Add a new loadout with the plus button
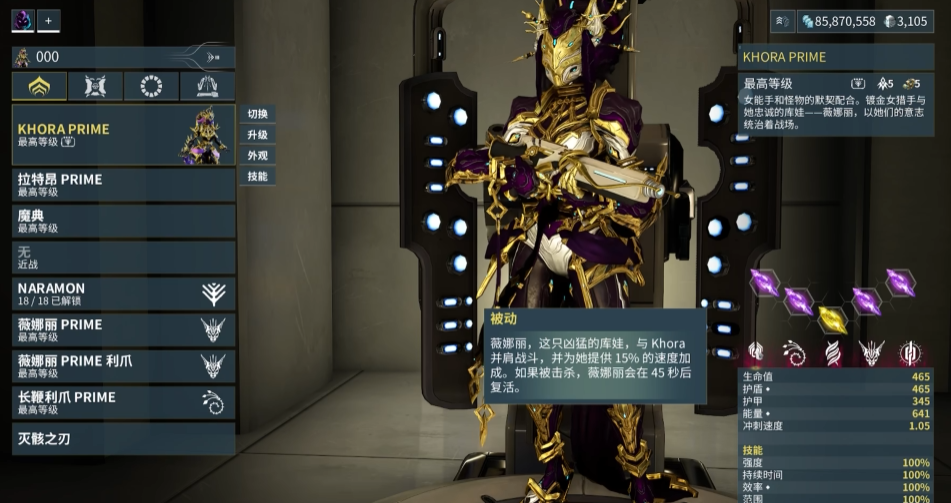This screenshot has width=951, height=503. (49, 20)
